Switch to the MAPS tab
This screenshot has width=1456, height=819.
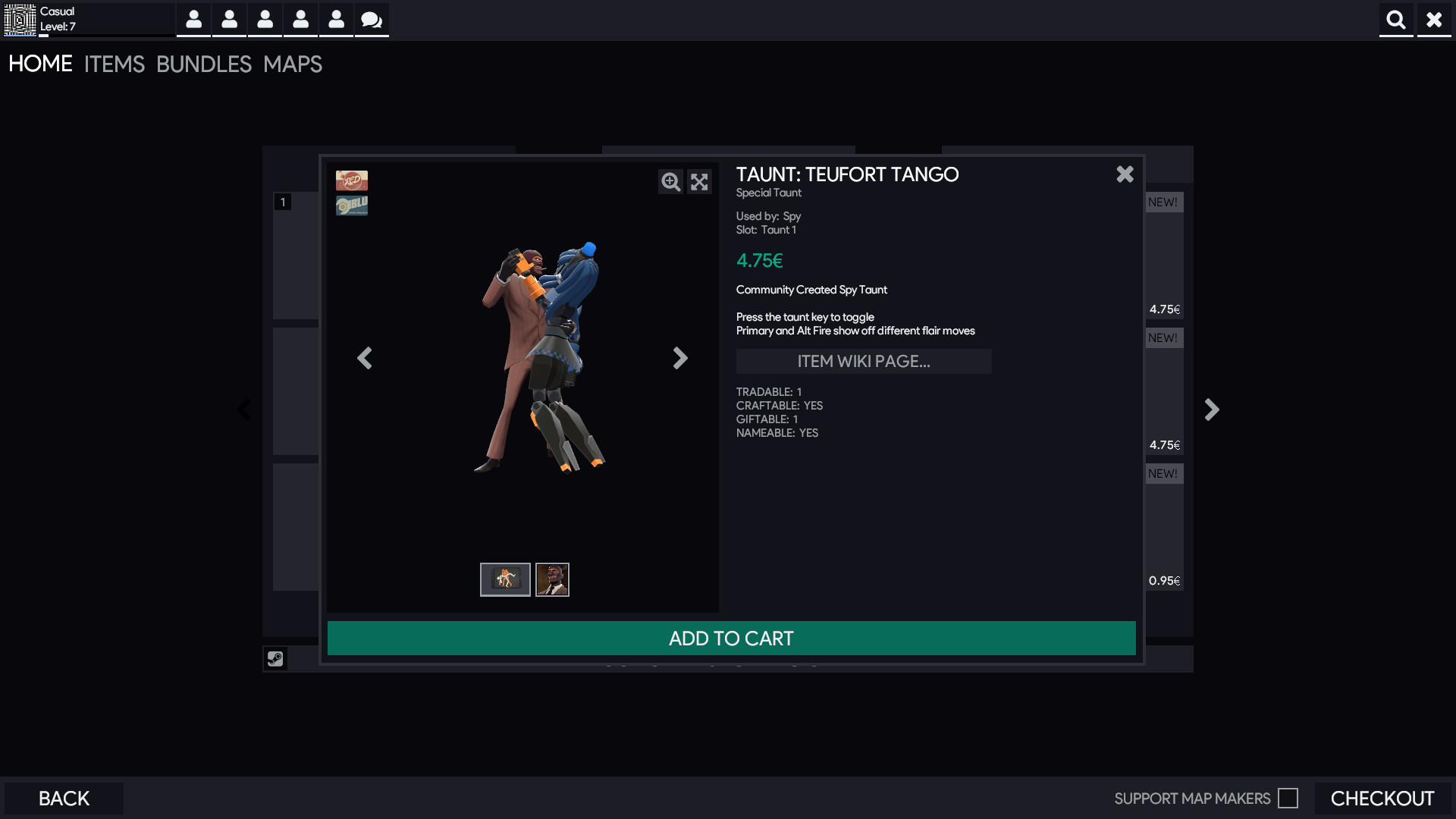pyautogui.click(x=292, y=64)
